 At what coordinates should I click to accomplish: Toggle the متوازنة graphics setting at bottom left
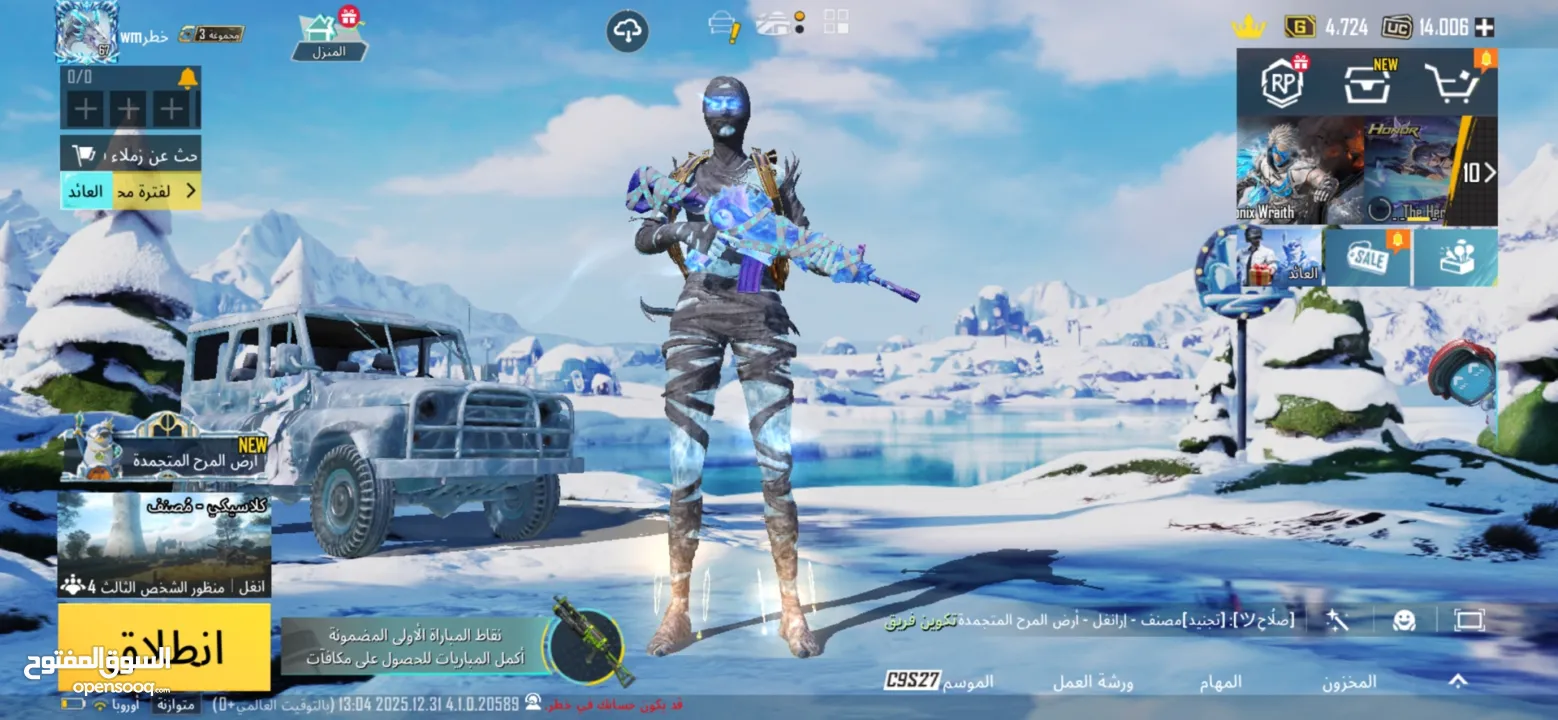[177, 704]
